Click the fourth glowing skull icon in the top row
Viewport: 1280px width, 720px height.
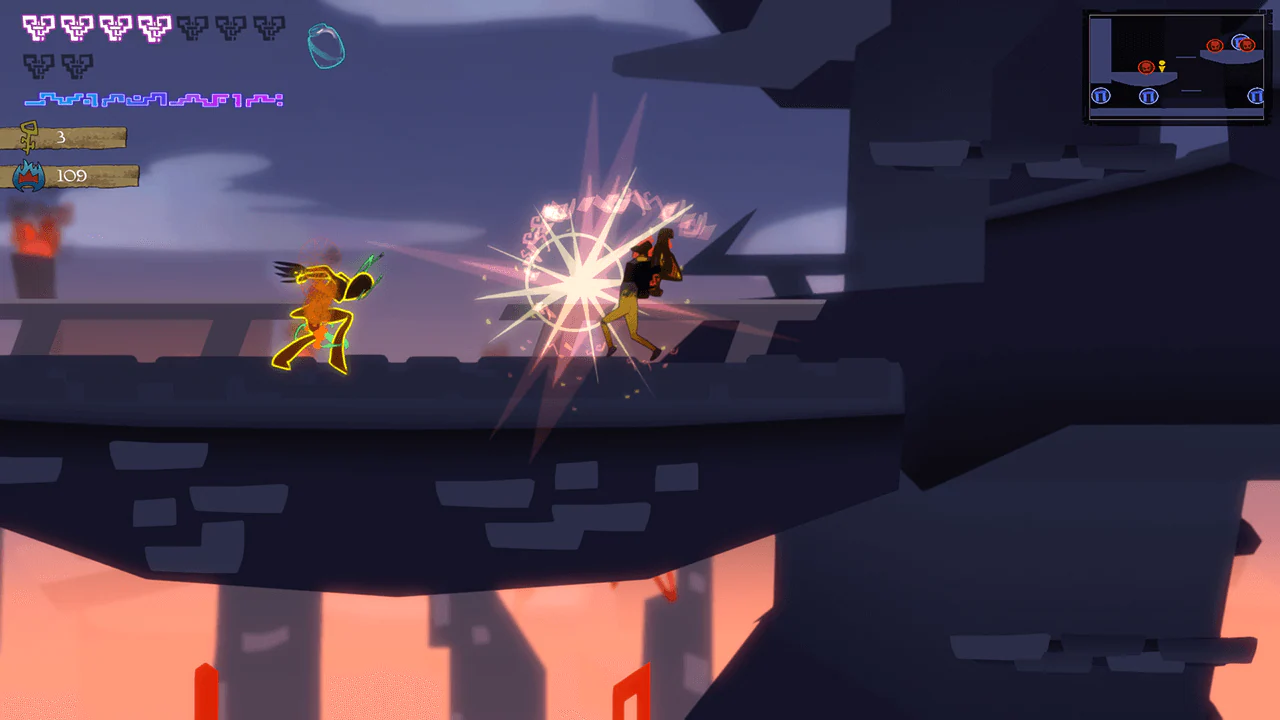click(x=152, y=27)
